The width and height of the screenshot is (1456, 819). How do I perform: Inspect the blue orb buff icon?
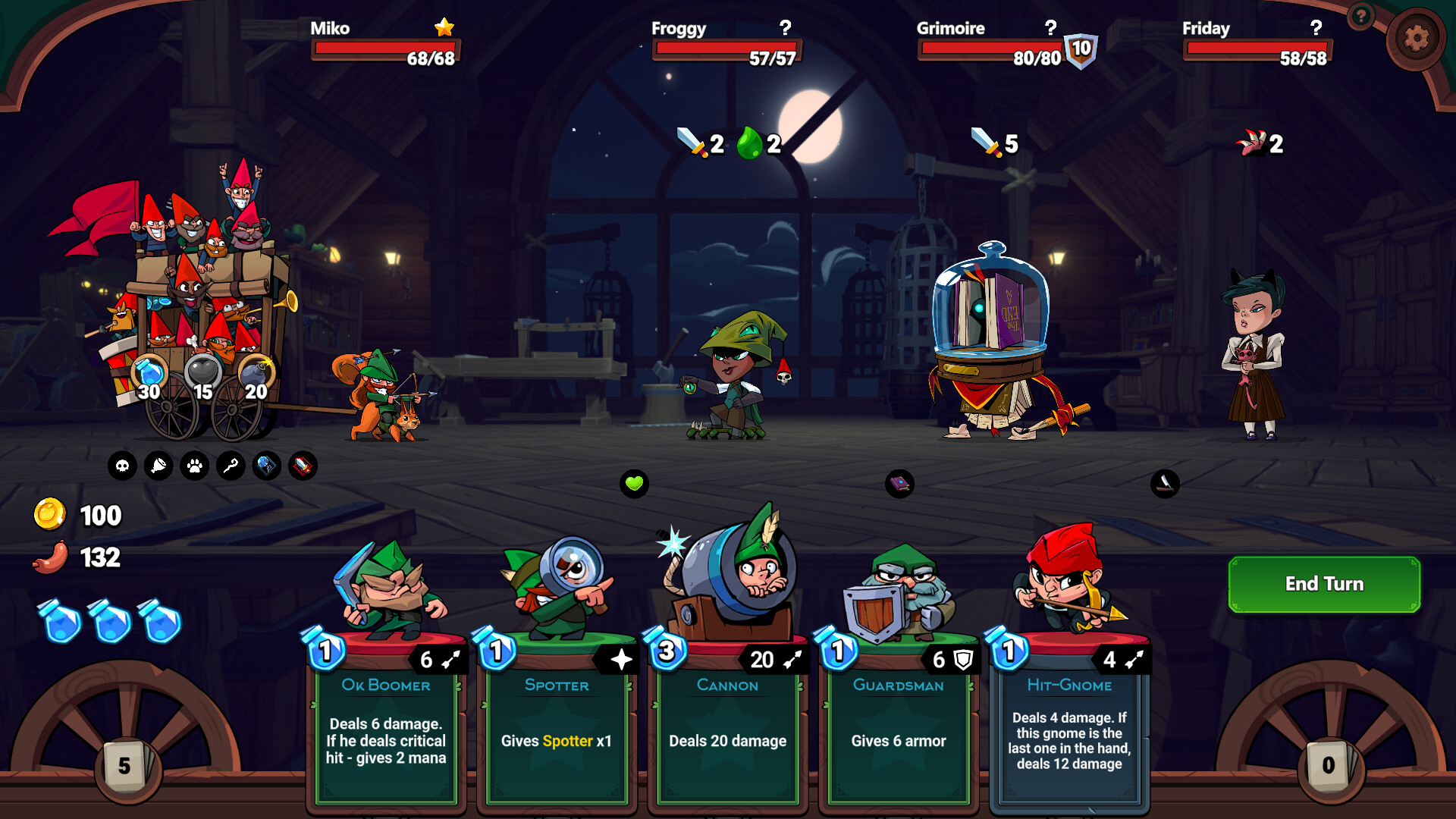point(266,466)
